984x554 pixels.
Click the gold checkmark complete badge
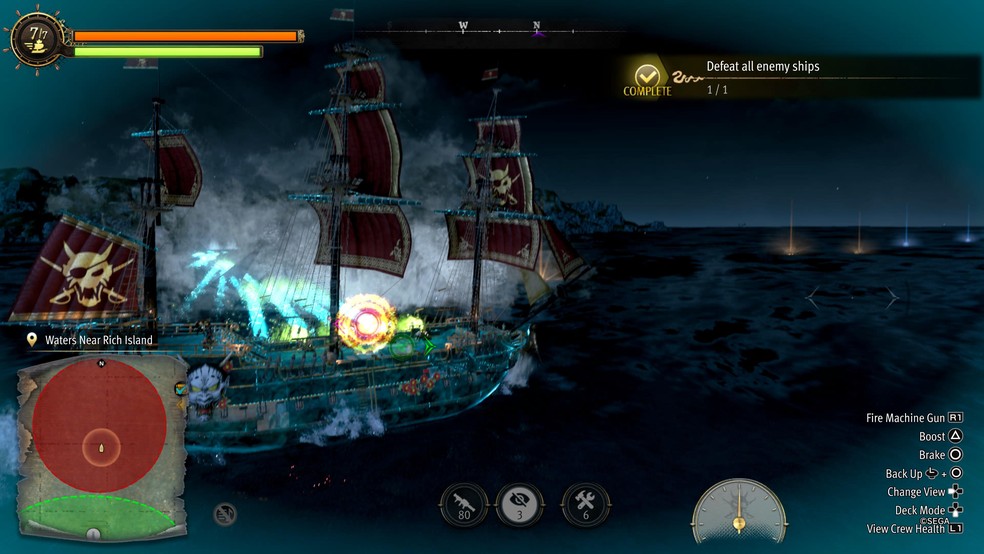click(x=647, y=75)
